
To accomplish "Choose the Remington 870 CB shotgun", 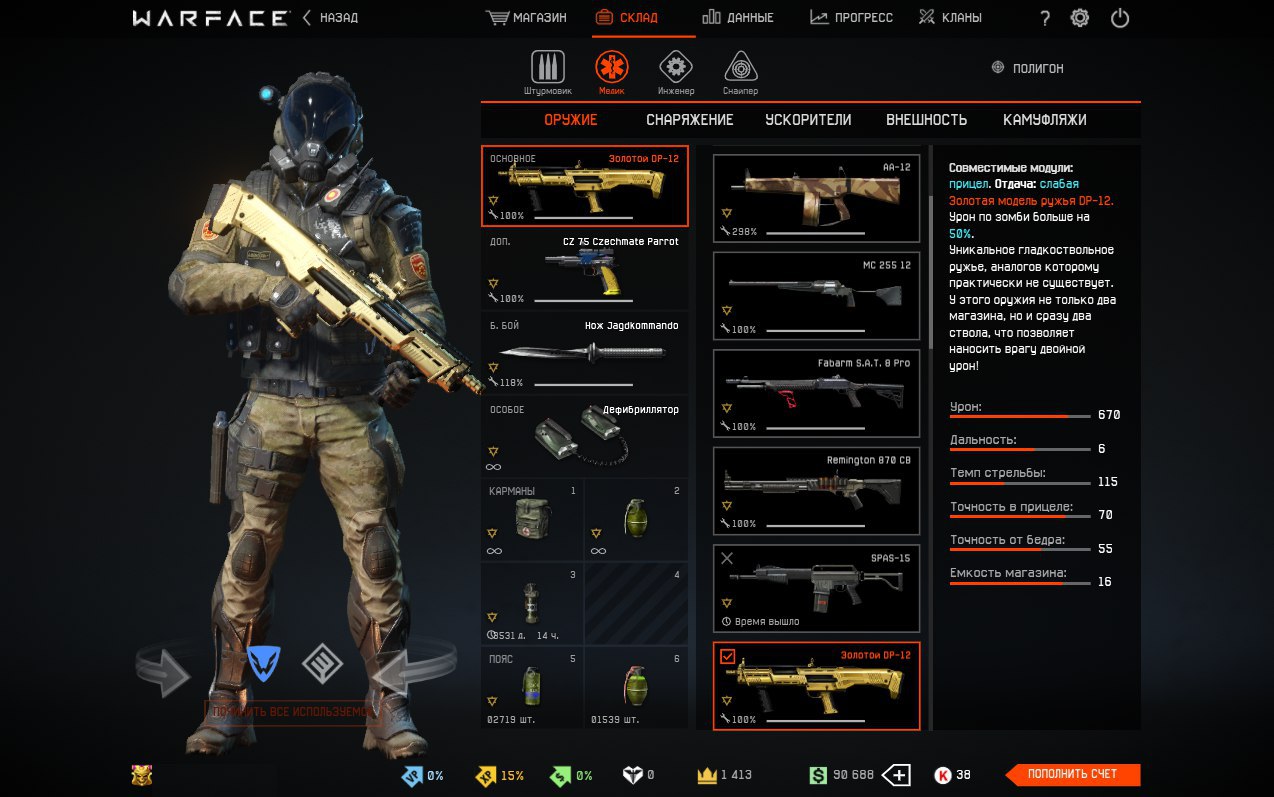I will (816, 491).
